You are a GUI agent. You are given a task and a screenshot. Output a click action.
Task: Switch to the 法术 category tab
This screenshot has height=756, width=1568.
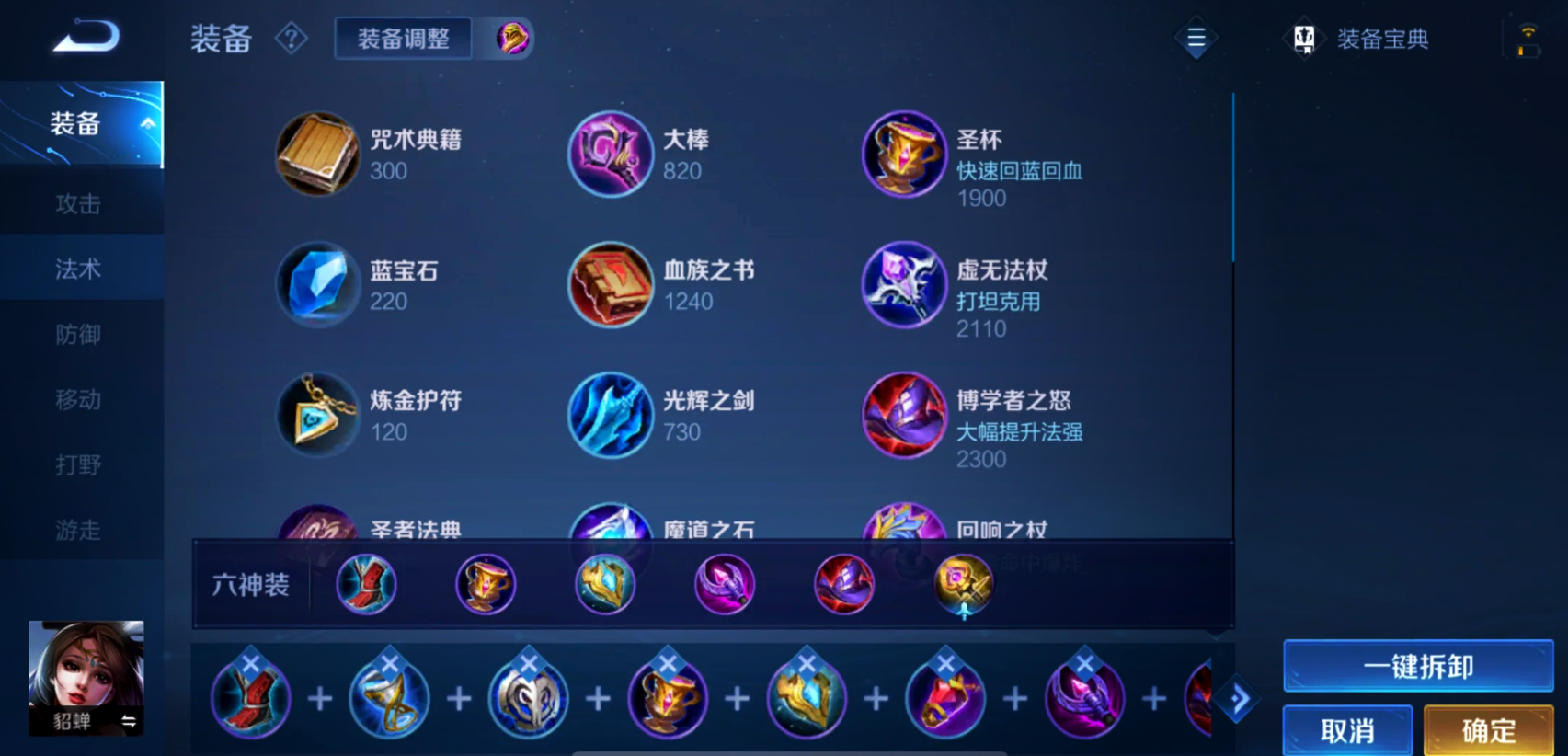tap(78, 268)
